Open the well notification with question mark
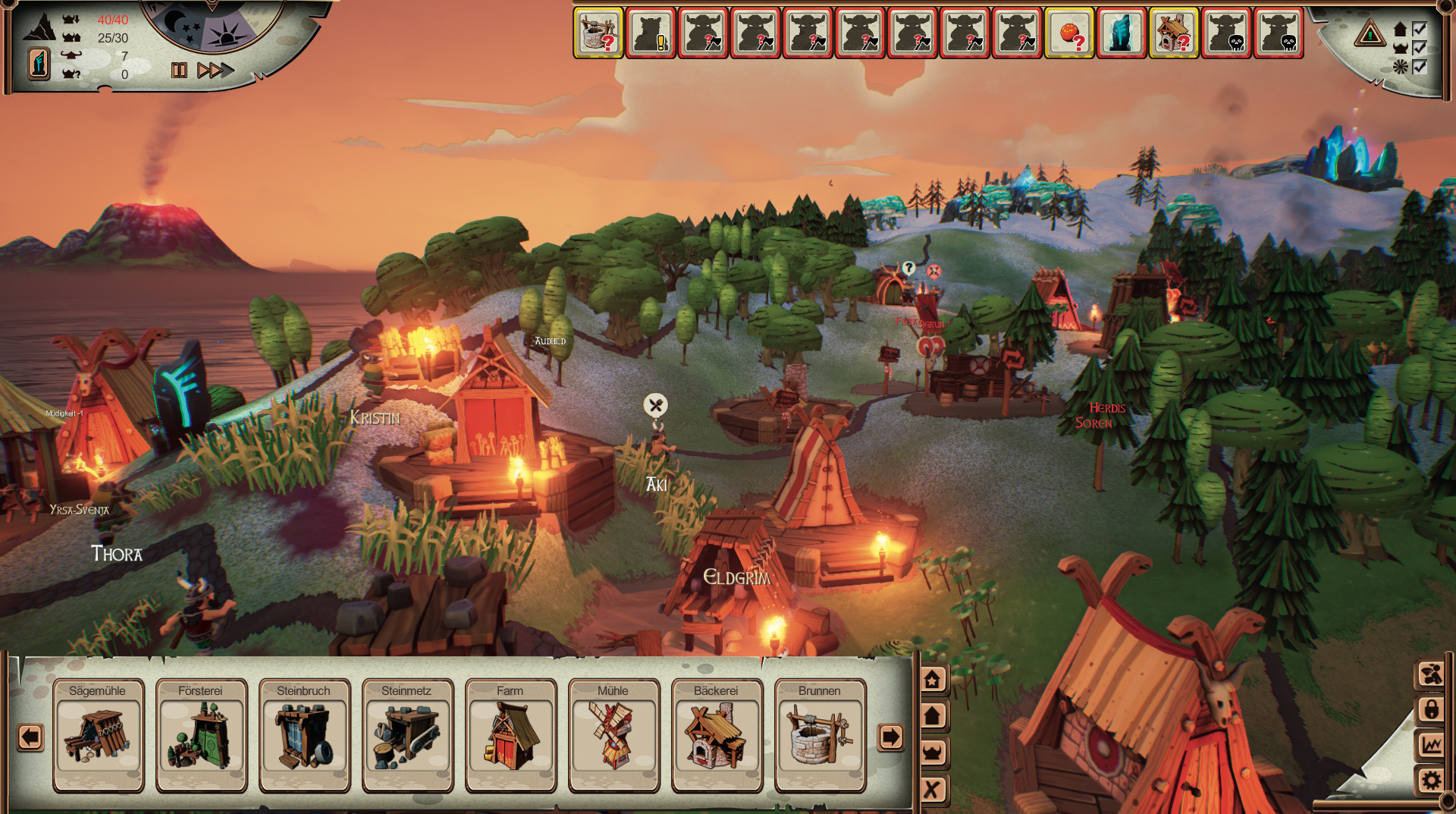 tap(598, 33)
